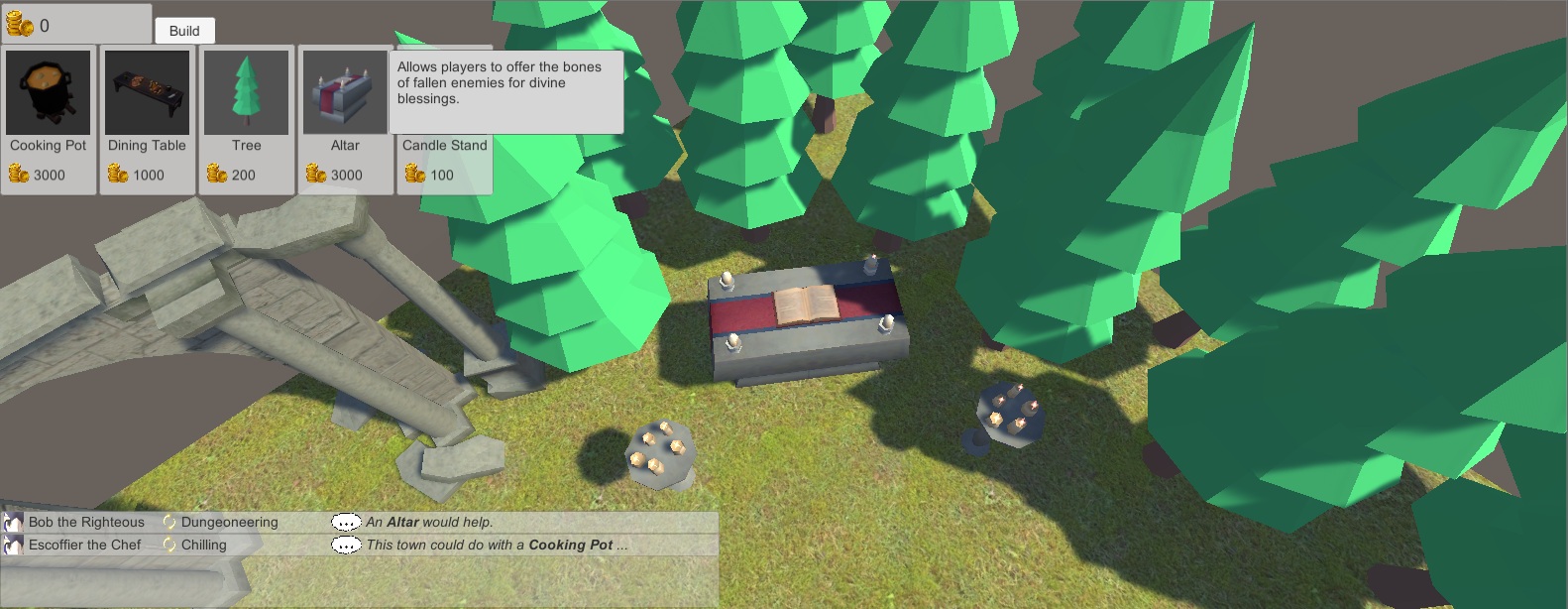Select Escoffier the Chef in the list

84,545
